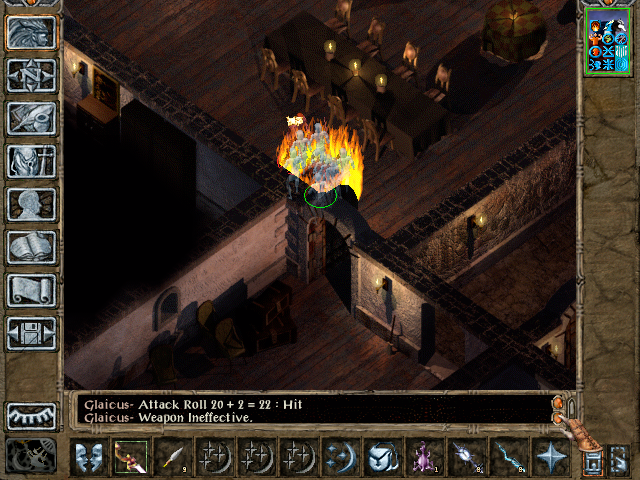Activate the talk masks action

pyautogui.click(x=89, y=457)
